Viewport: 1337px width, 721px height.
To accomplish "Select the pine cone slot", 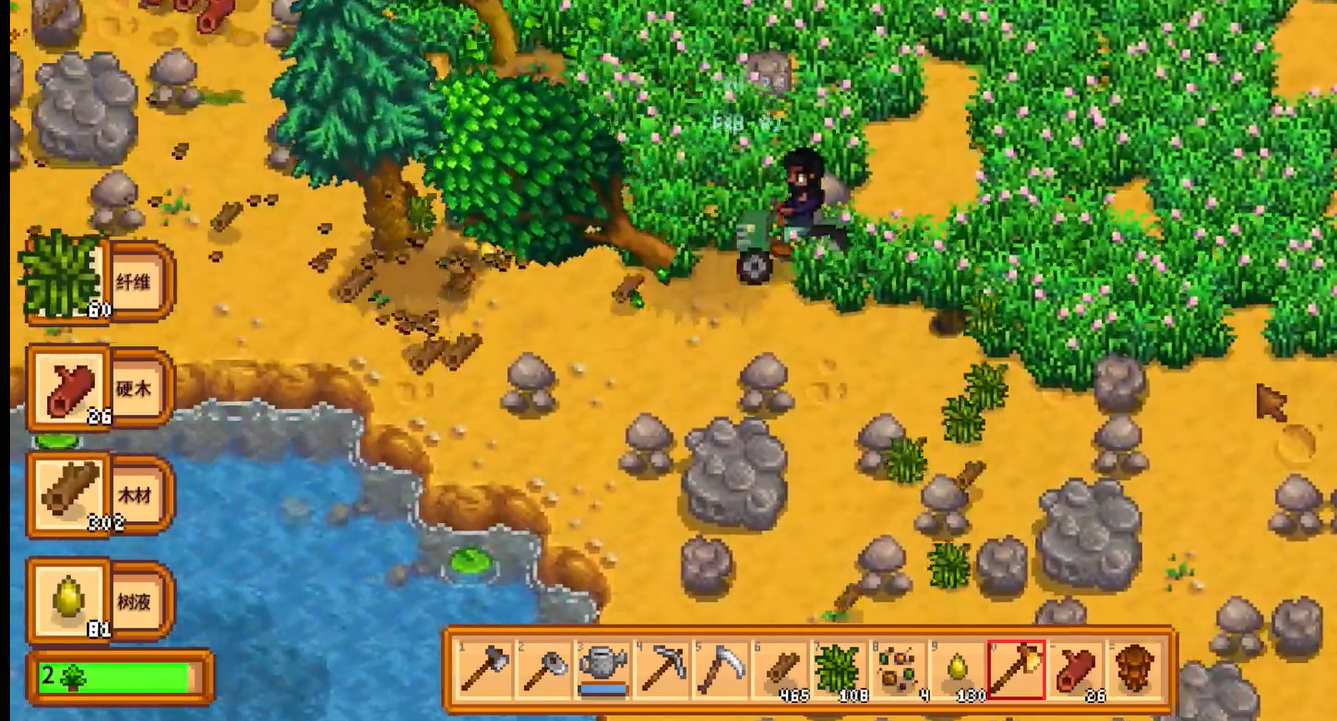I will click(x=1134, y=668).
